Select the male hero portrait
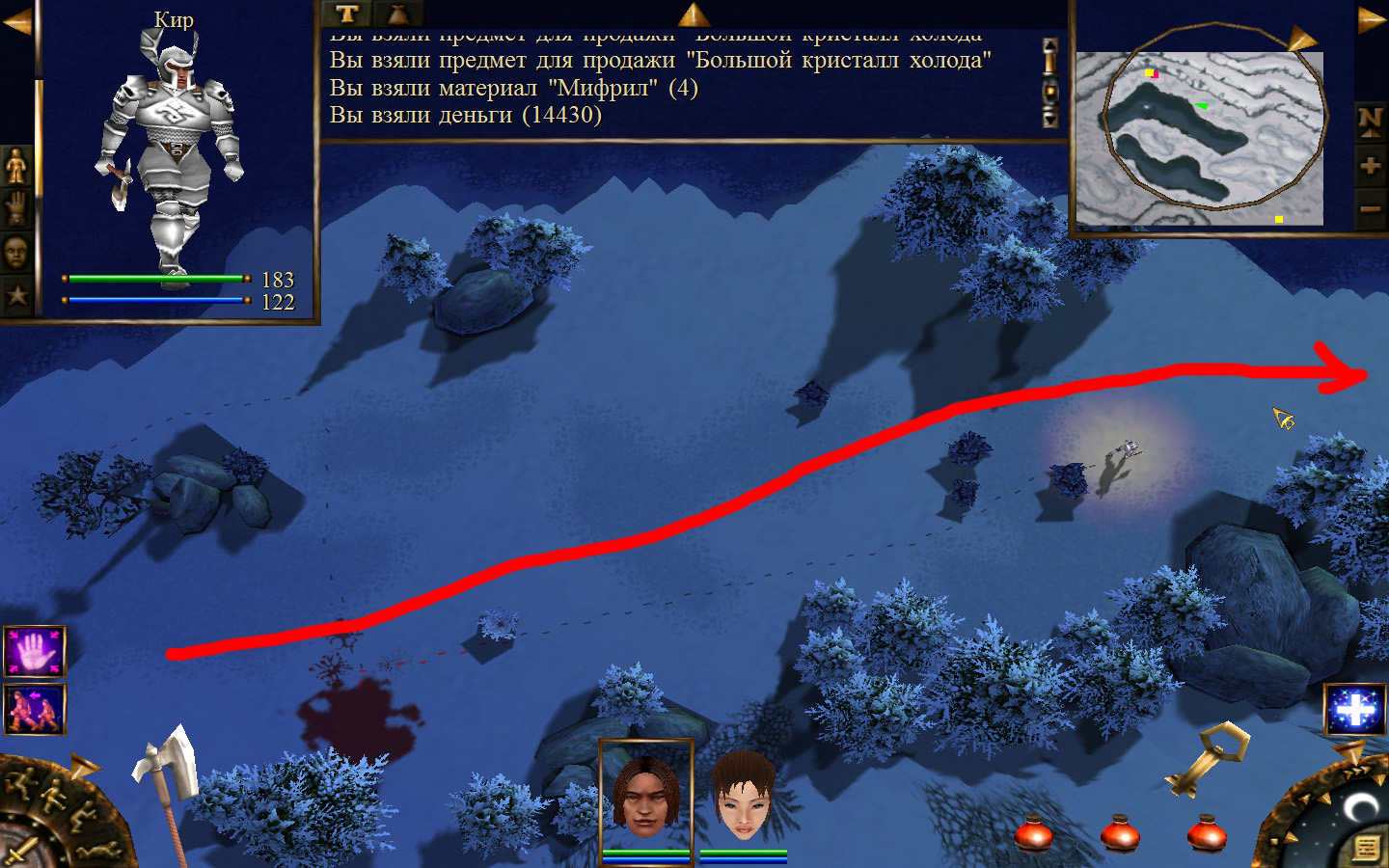1389x868 pixels. [645, 796]
